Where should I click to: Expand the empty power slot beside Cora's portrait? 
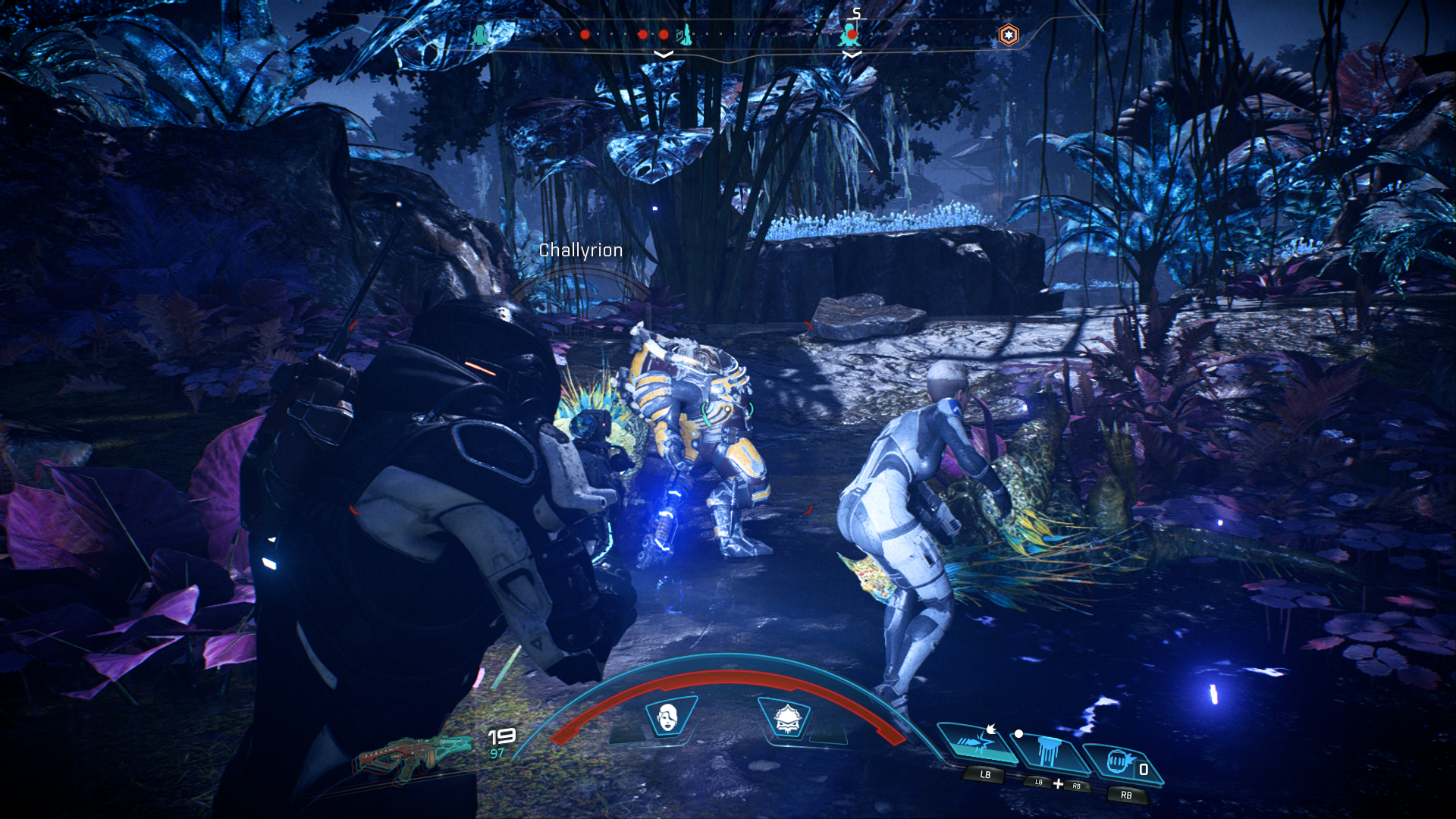626,734
